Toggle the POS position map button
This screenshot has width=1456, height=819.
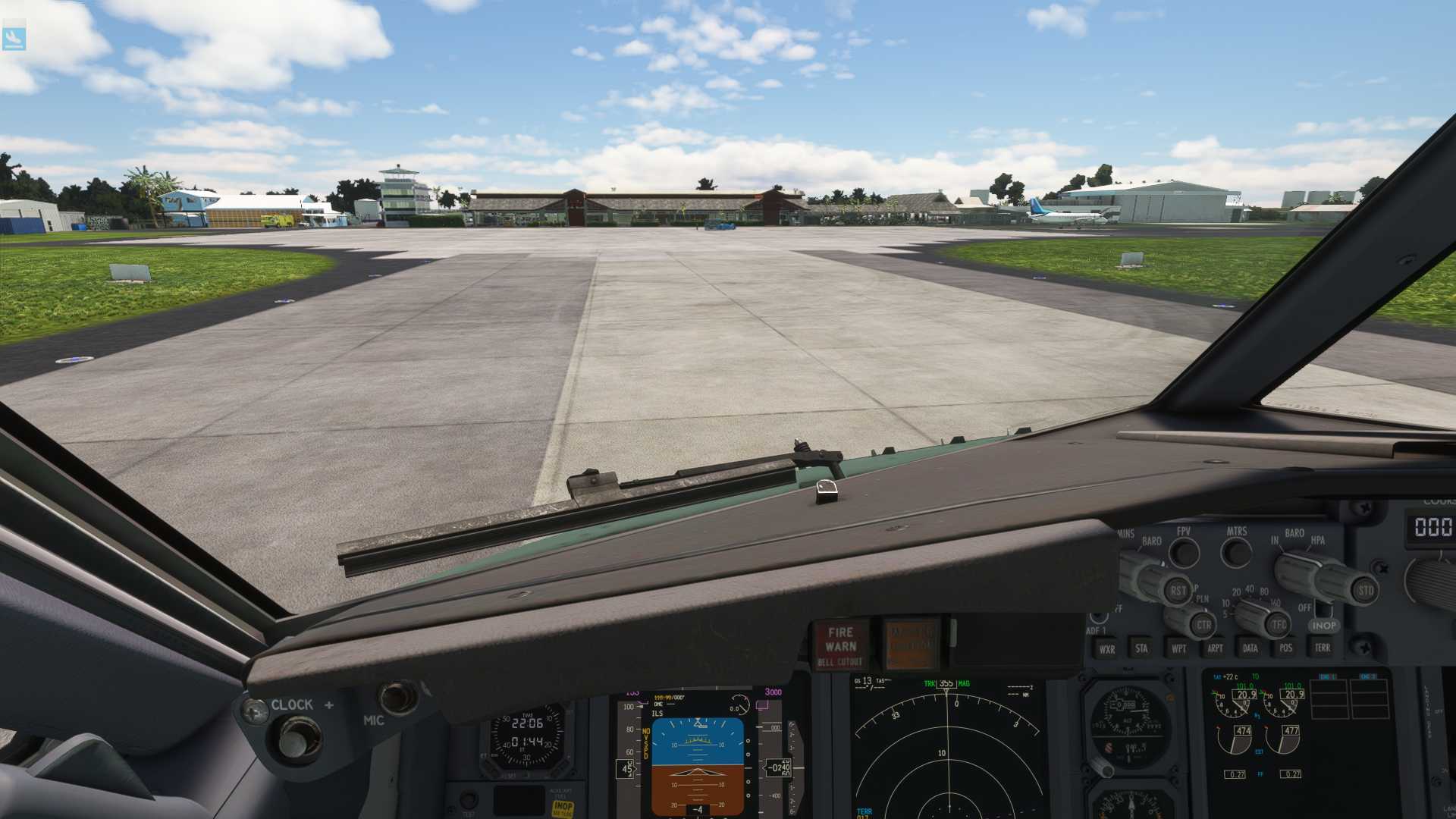pyautogui.click(x=1286, y=648)
